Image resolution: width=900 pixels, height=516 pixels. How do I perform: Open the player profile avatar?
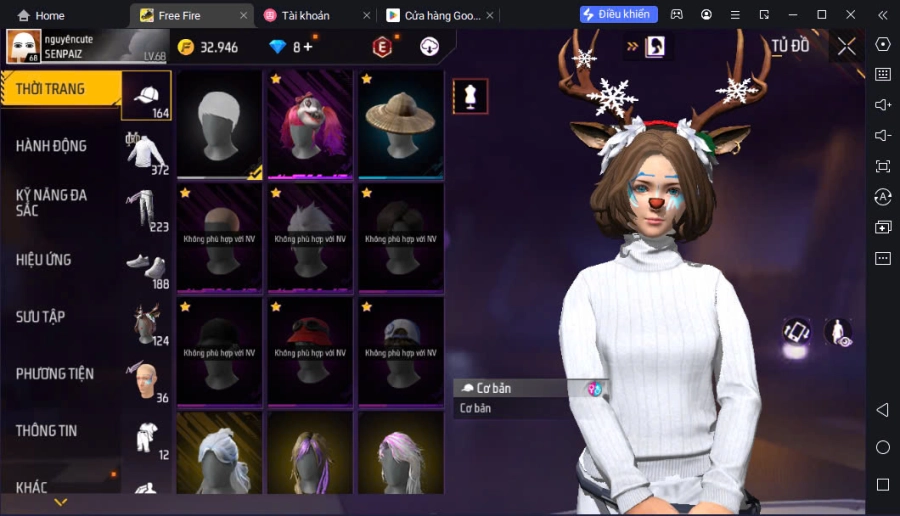[x=24, y=46]
